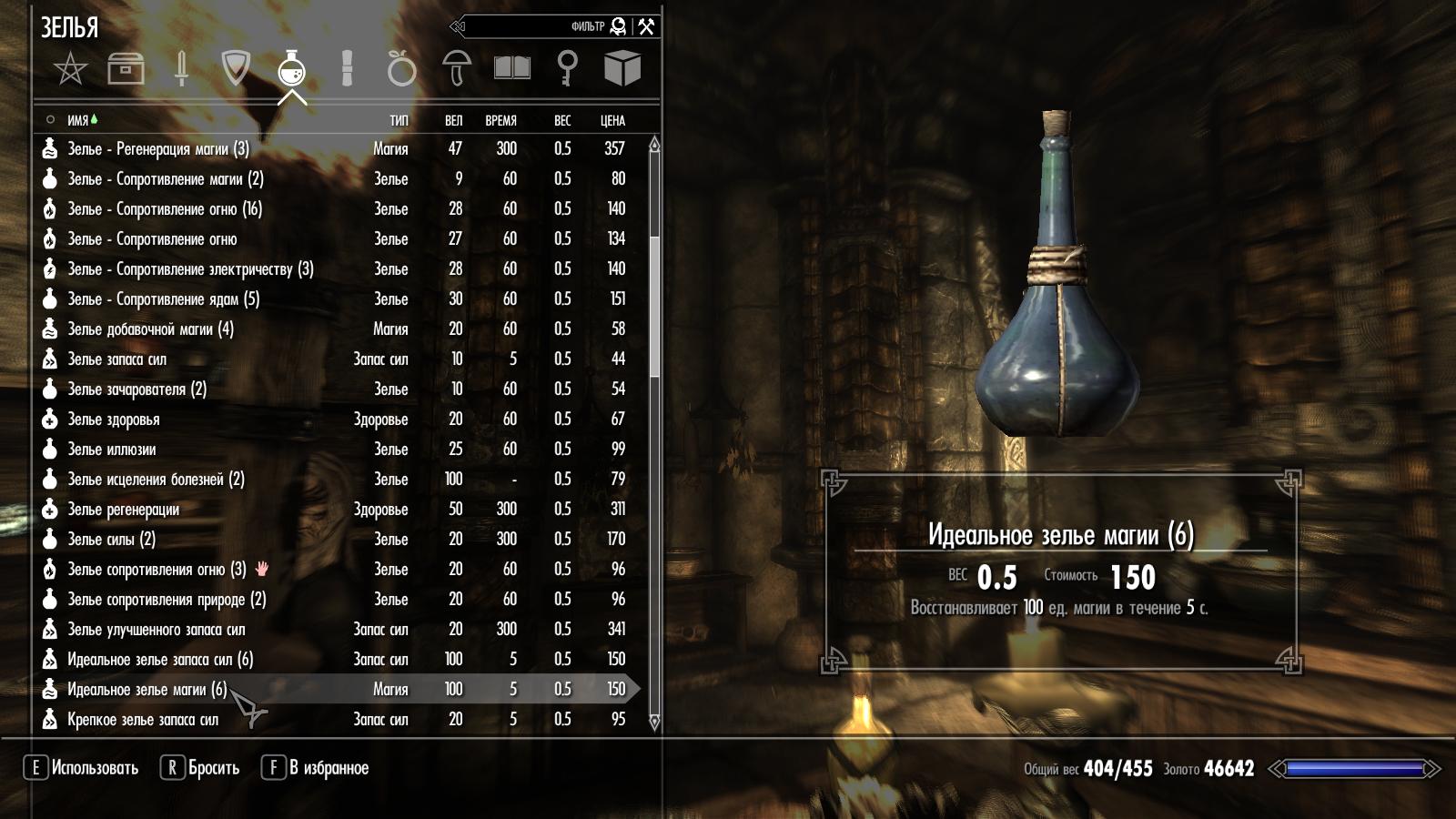Open the food apple category
1456x819 pixels.
[401, 68]
